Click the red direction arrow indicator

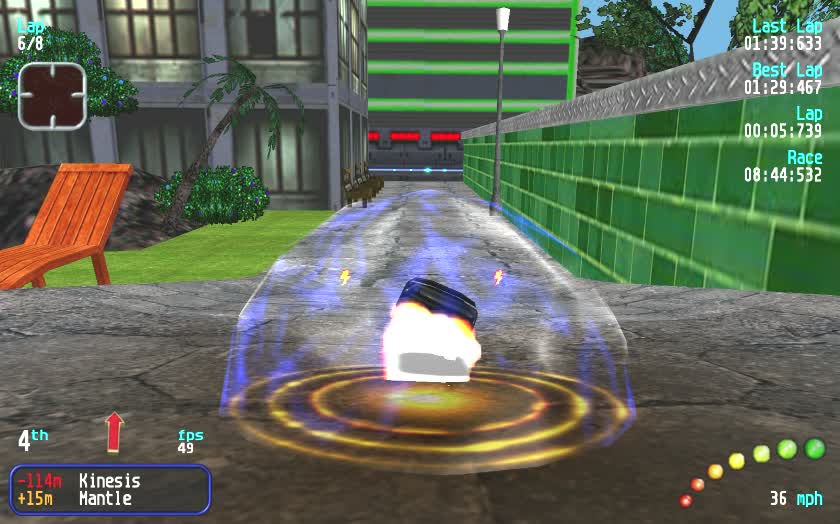click(114, 431)
